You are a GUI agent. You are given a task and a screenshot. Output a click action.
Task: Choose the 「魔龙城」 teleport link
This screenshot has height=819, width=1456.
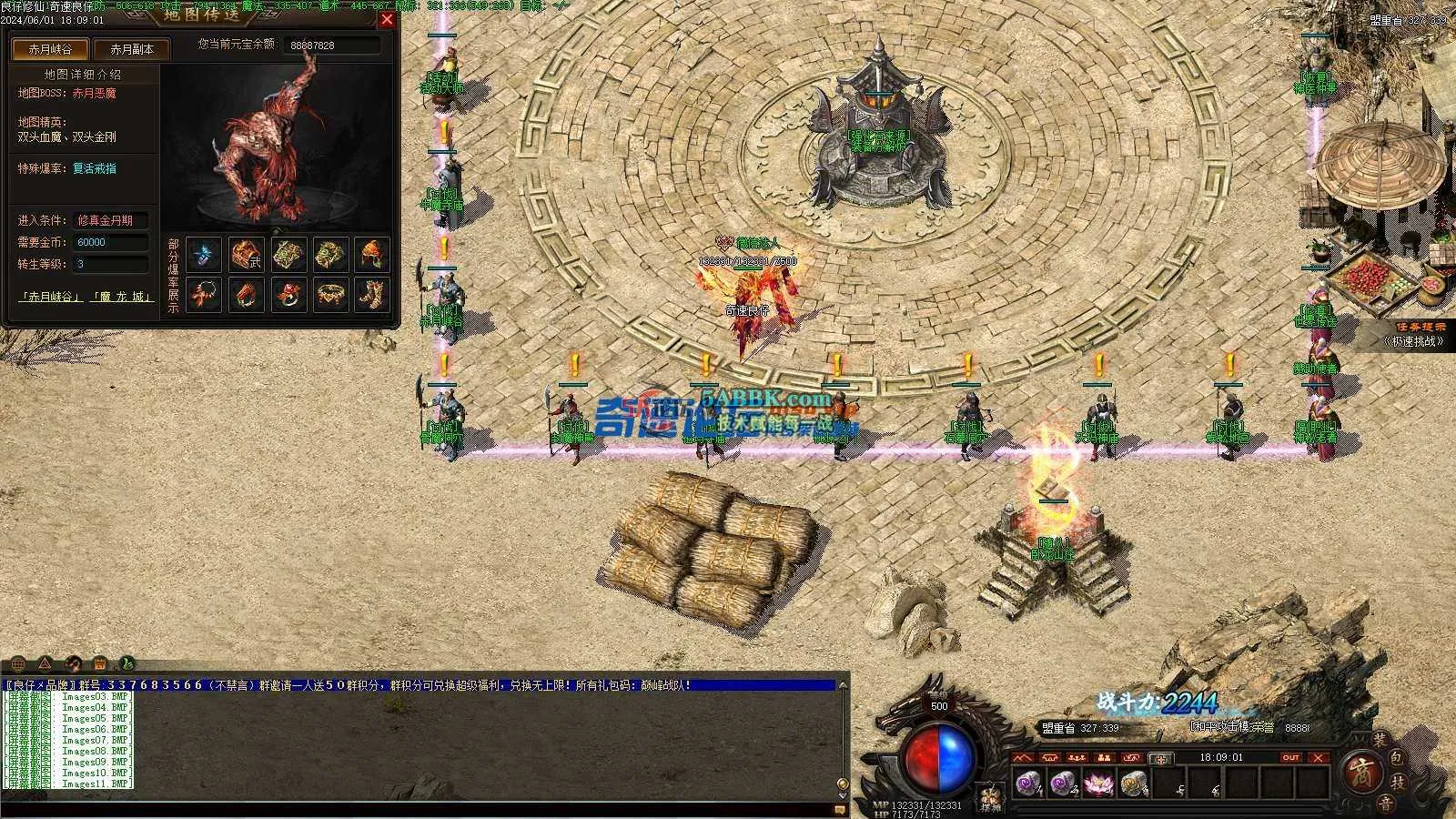coord(121,297)
